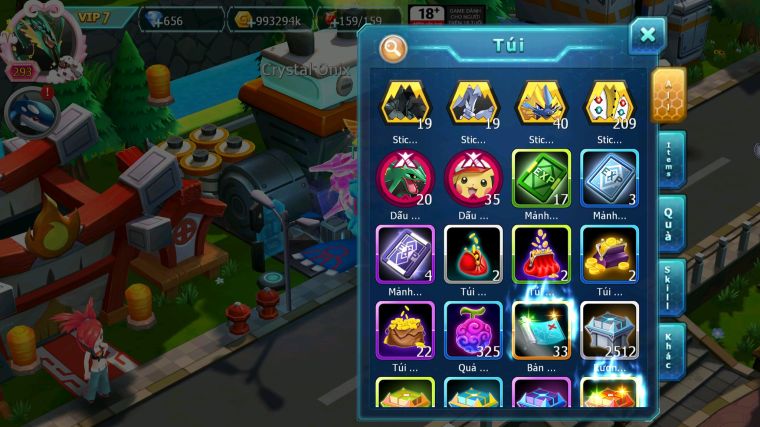Close the Túi bag window
The width and height of the screenshot is (760, 427).
647,36
